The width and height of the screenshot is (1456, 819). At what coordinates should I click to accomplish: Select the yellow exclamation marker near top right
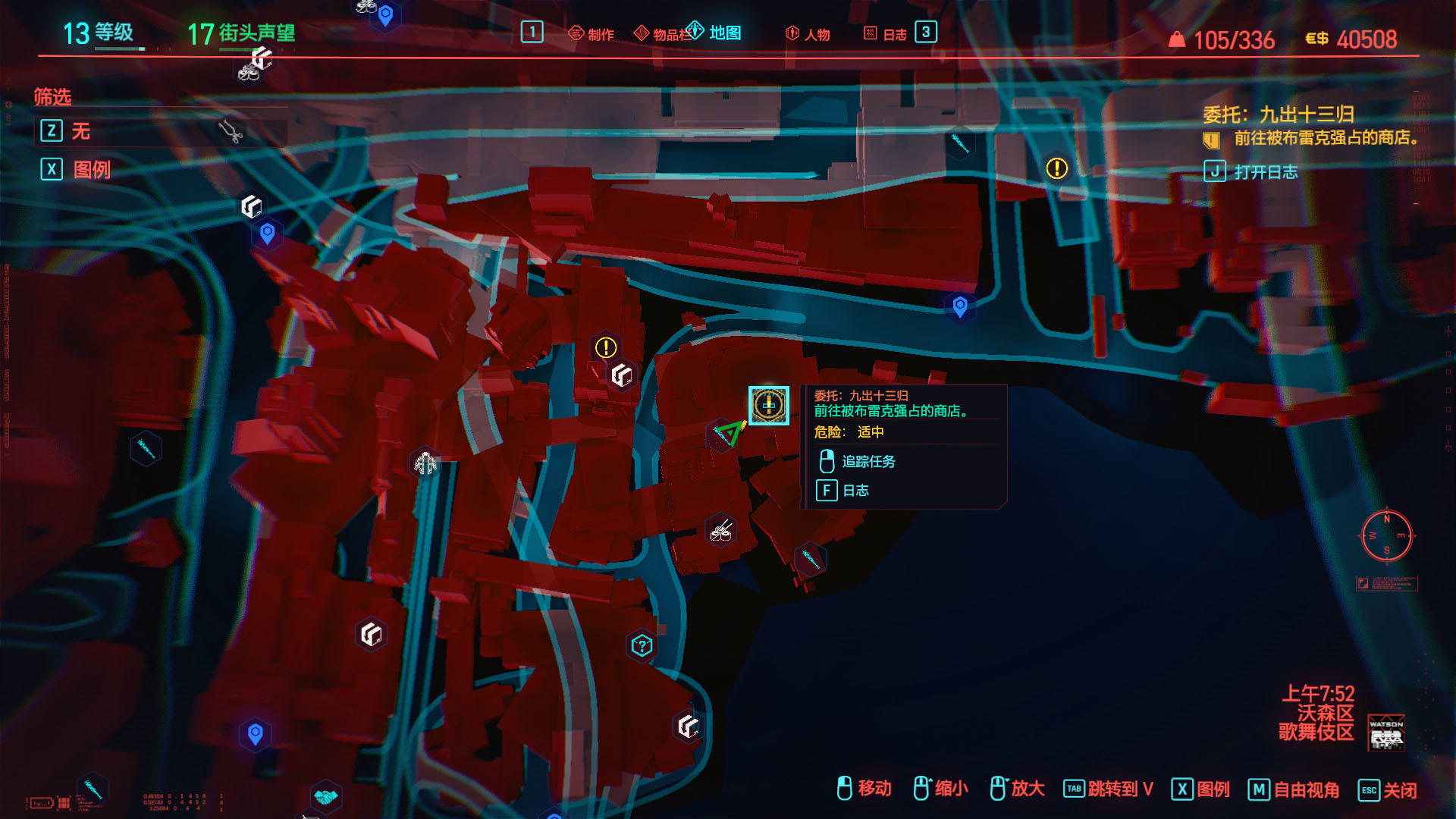(1056, 168)
